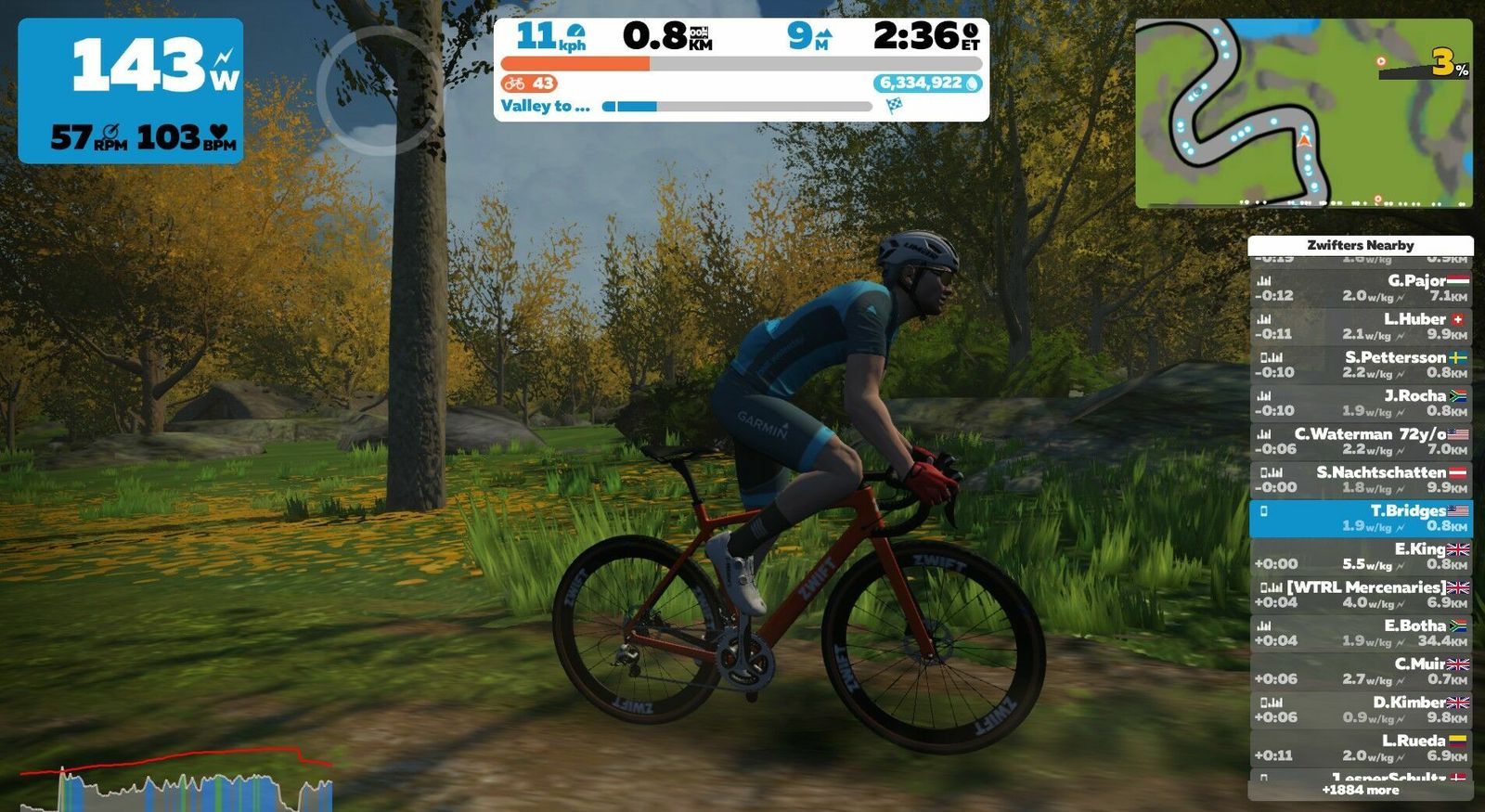This screenshot has width=1485, height=812.
Task: Watch rider S.Nachtschatten from the list
Action: [x=1360, y=479]
